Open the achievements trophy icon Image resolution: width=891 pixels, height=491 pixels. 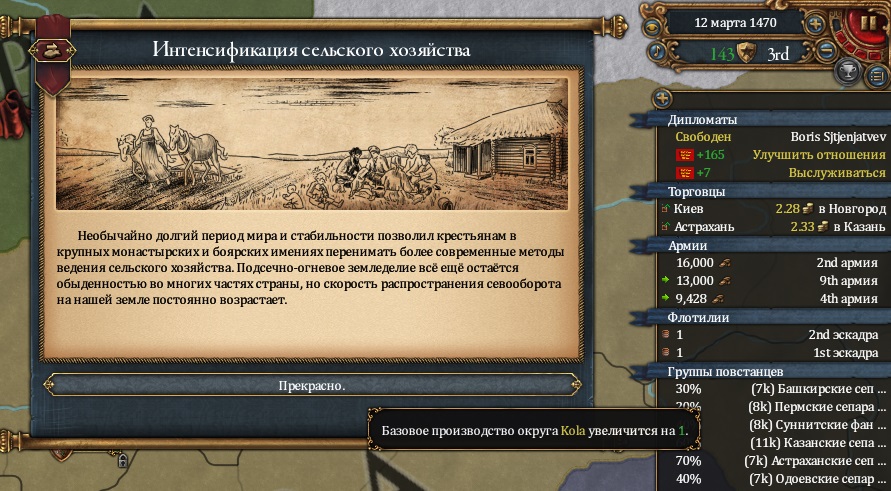click(x=849, y=72)
